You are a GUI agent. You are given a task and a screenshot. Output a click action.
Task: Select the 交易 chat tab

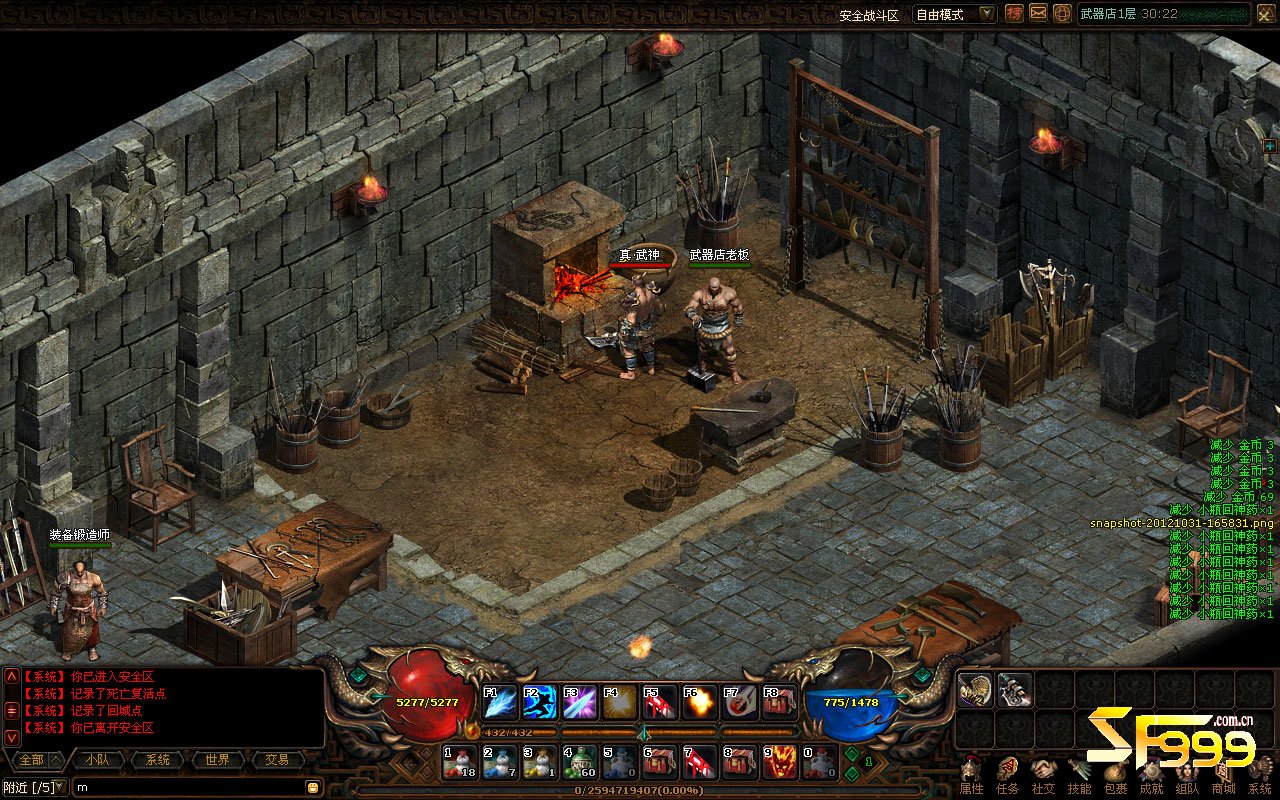coord(277,760)
